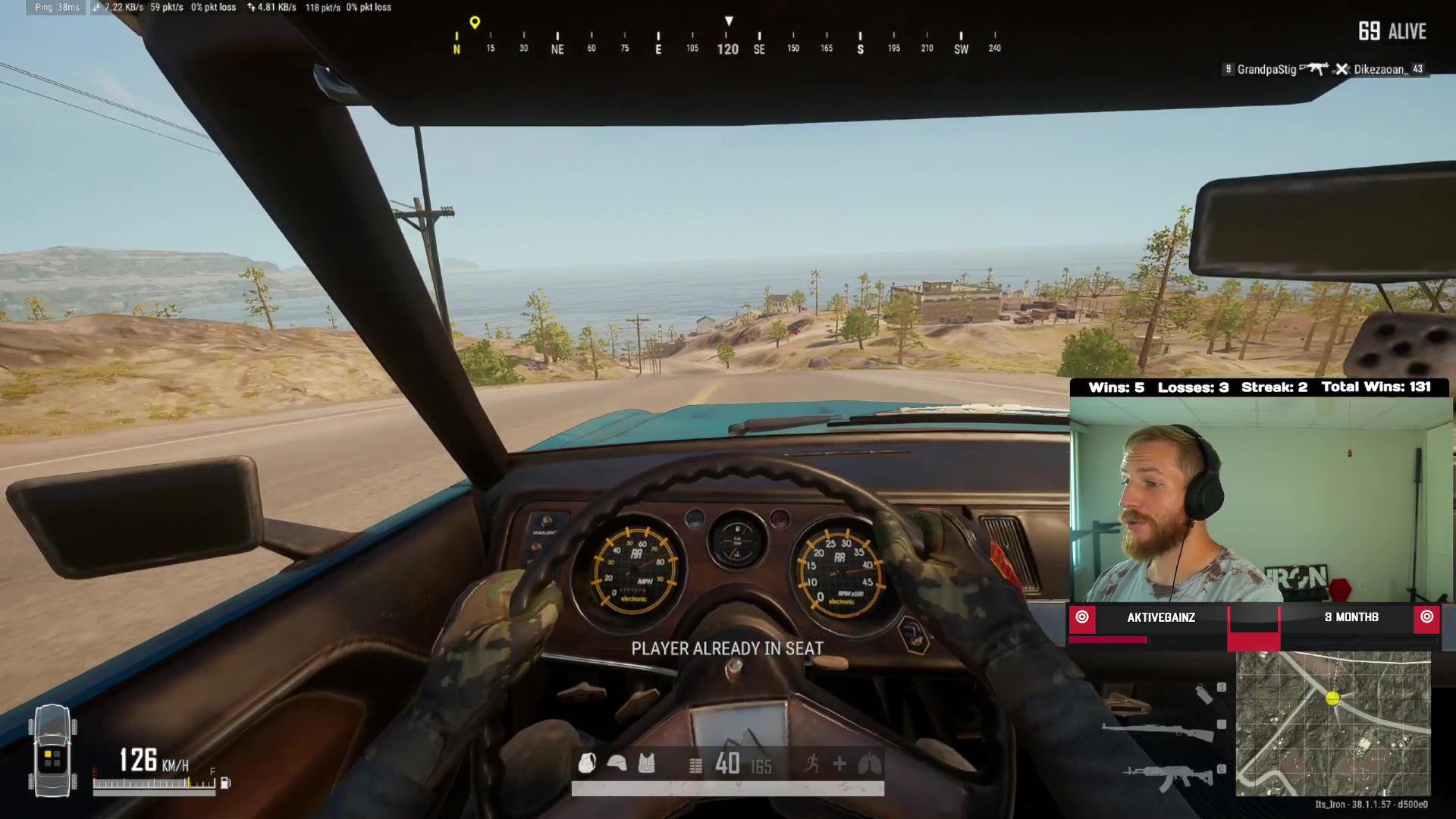Click the streamer webcam overlay

click(x=1260, y=499)
